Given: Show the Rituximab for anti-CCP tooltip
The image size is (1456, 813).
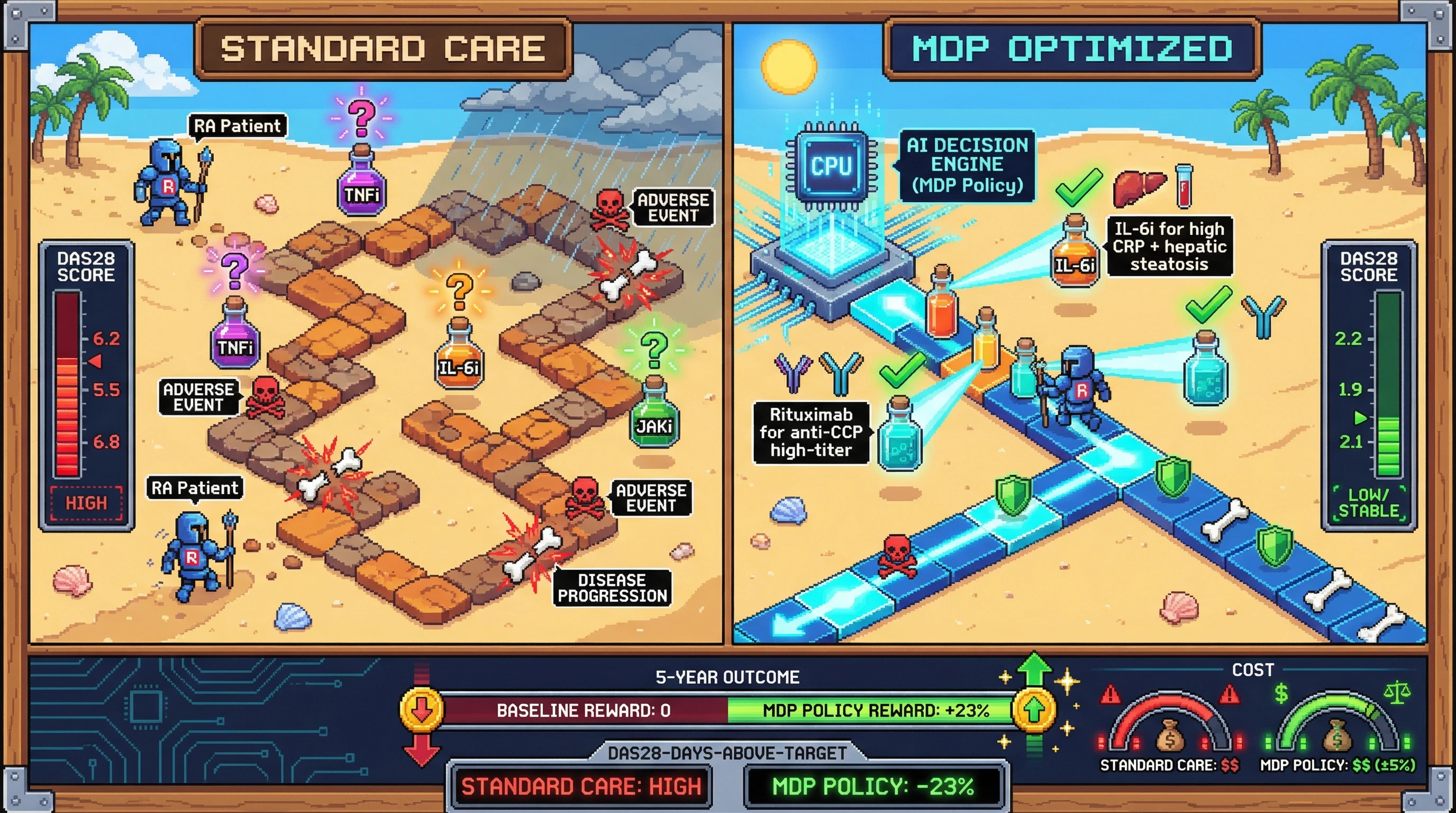Looking at the screenshot, I should (x=811, y=432).
